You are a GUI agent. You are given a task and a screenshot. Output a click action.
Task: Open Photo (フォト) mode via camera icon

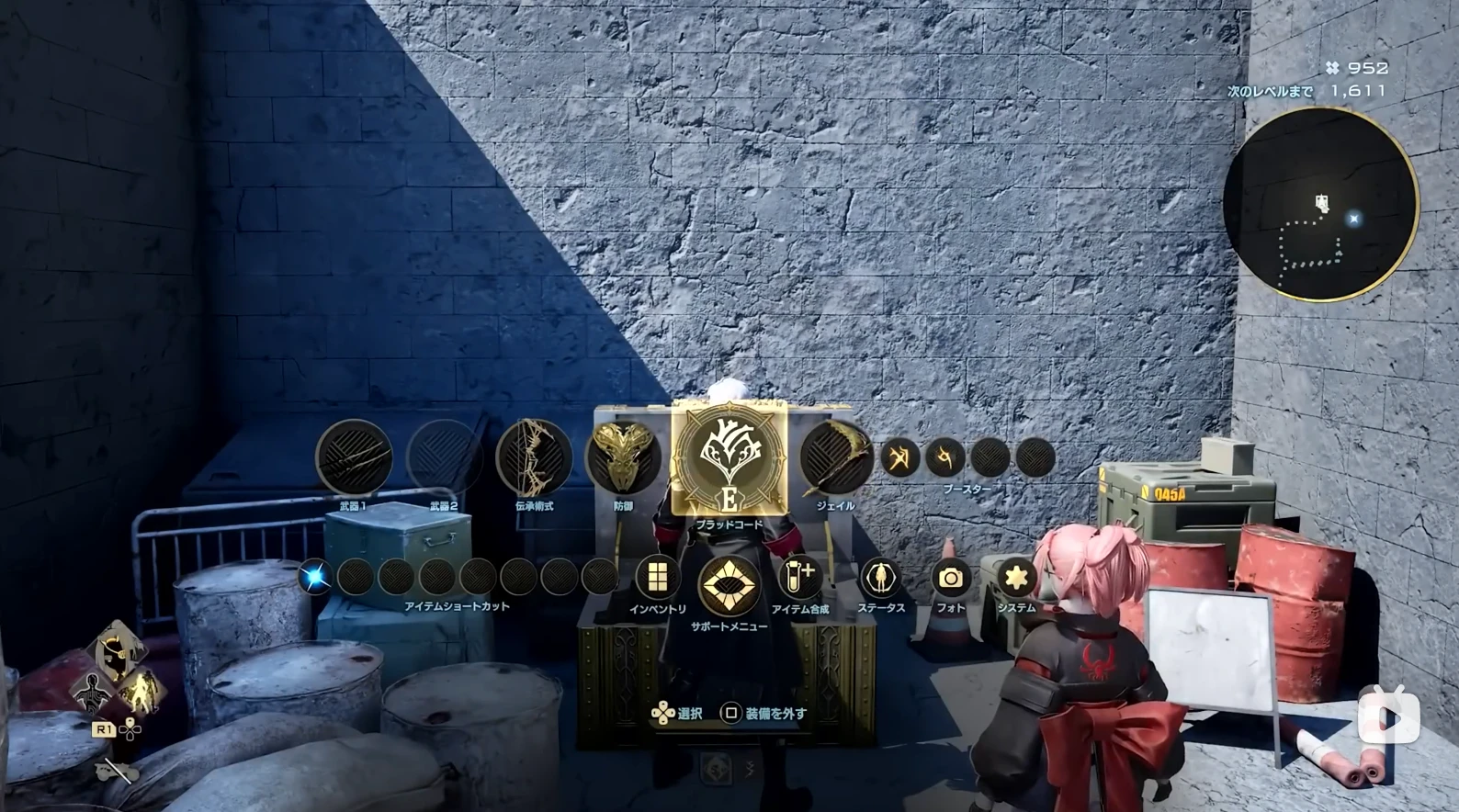click(951, 578)
